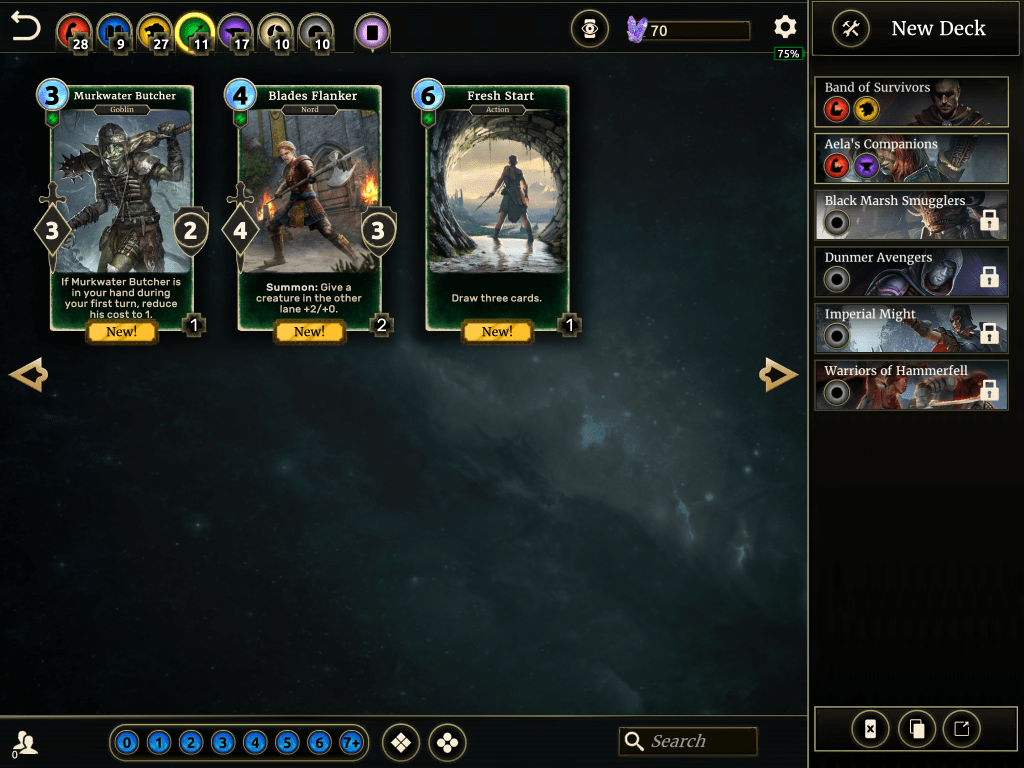Filter cards by magicka cost 7+
This screenshot has width=1024, height=768.
[x=351, y=743]
